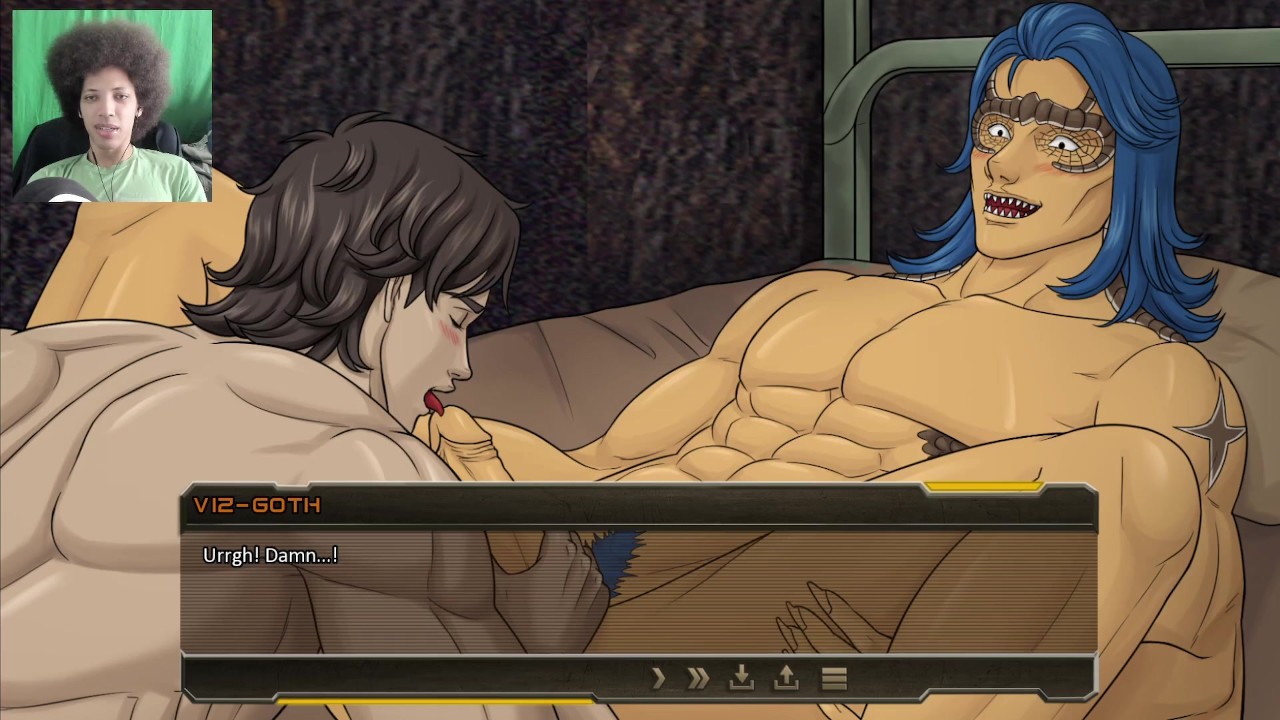Open the load game icon (up arrow)
The width and height of the screenshot is (1280, 720).
coord(786,679)
